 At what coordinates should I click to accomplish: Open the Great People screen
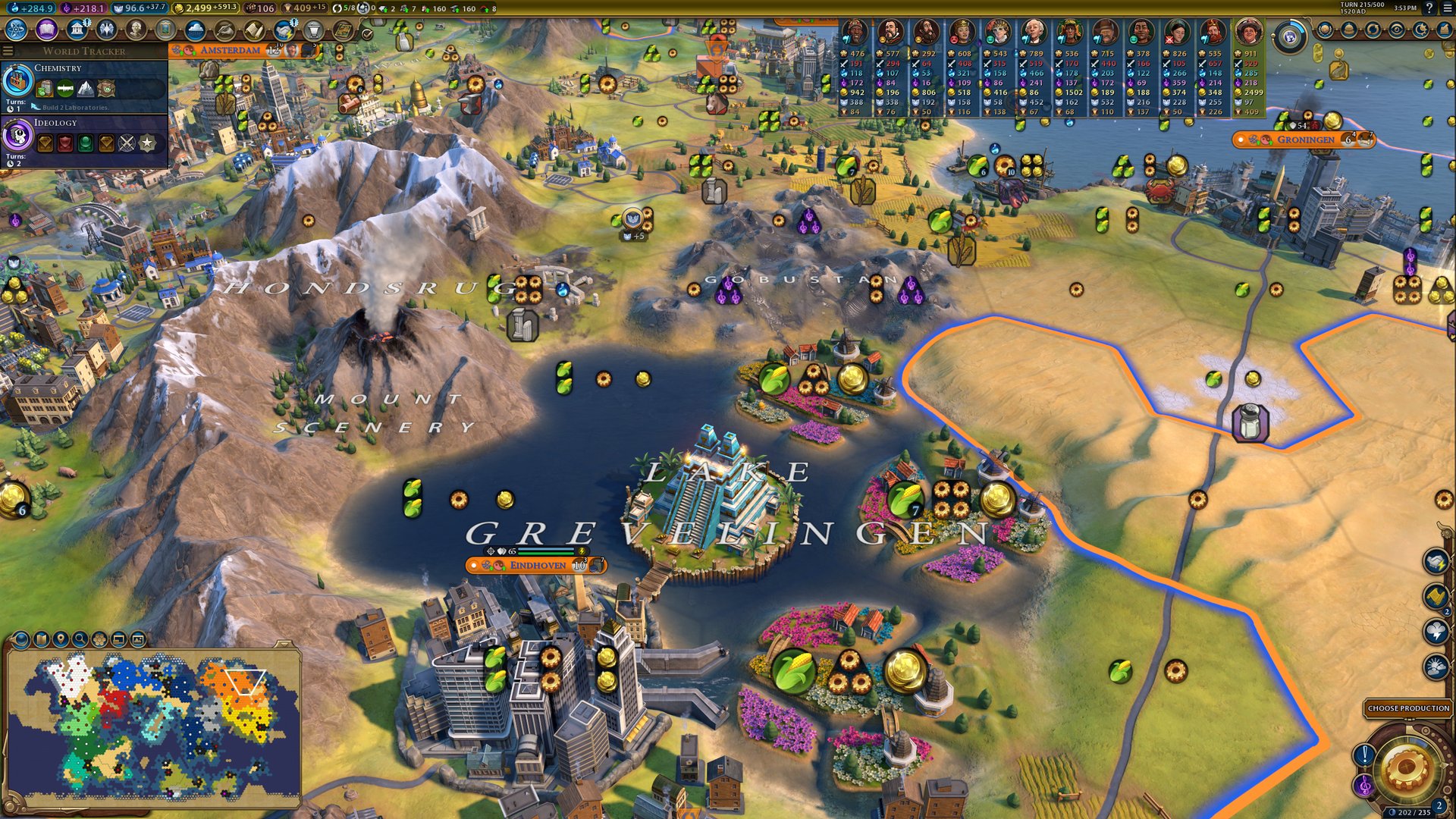coord(136,30)
